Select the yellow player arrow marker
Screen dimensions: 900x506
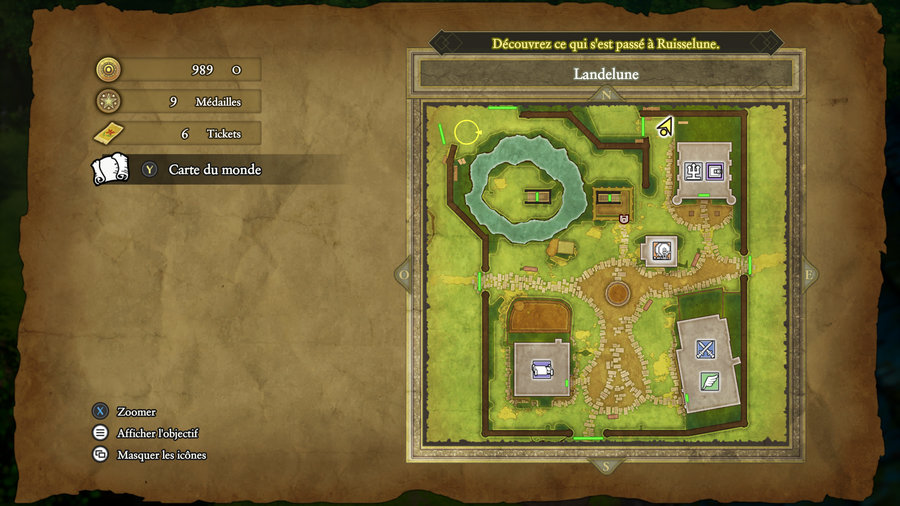coord(663,126)
